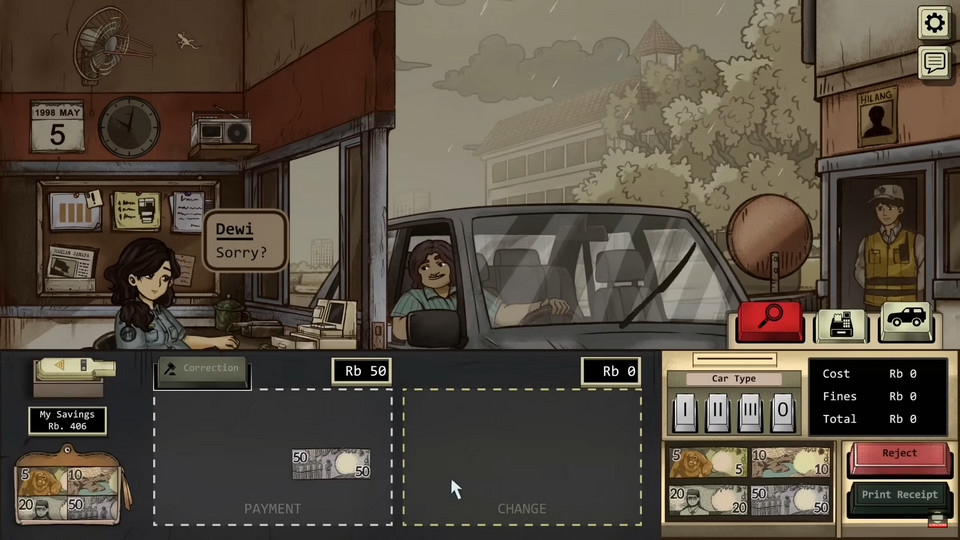Activate the red magnifying glass inspect button
This screenshot has height=540, width=960.
pyautogui.click(x=770, y=321)
